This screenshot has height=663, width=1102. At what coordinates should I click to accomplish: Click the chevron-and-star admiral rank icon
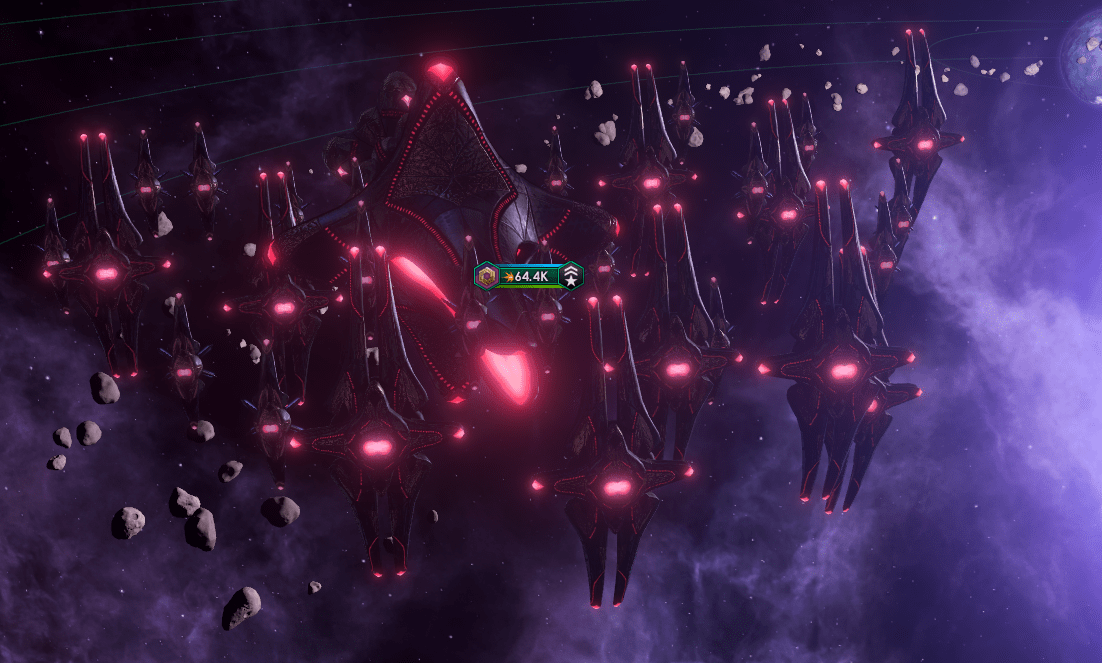click(x=572, y=276)
